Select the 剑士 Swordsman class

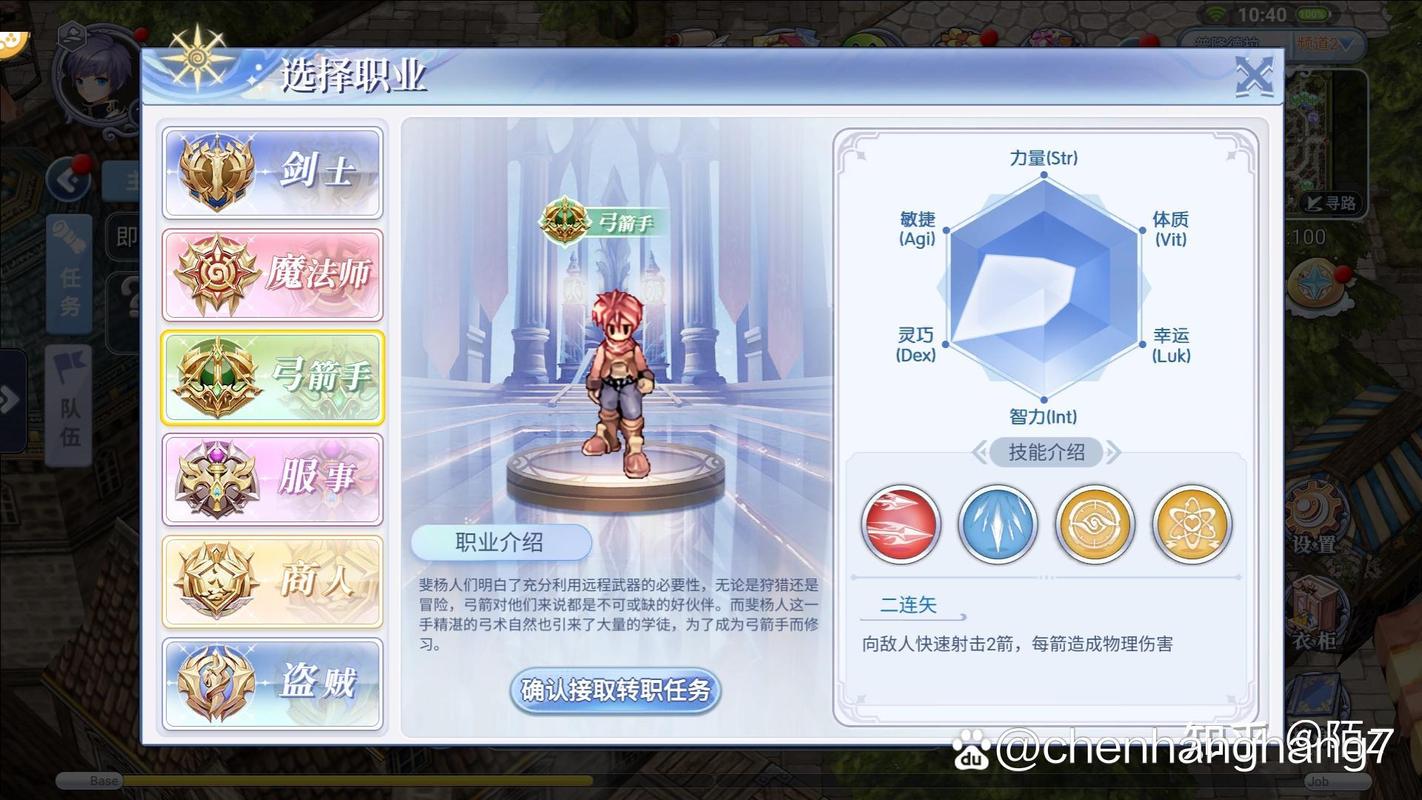tap(272, 171)
